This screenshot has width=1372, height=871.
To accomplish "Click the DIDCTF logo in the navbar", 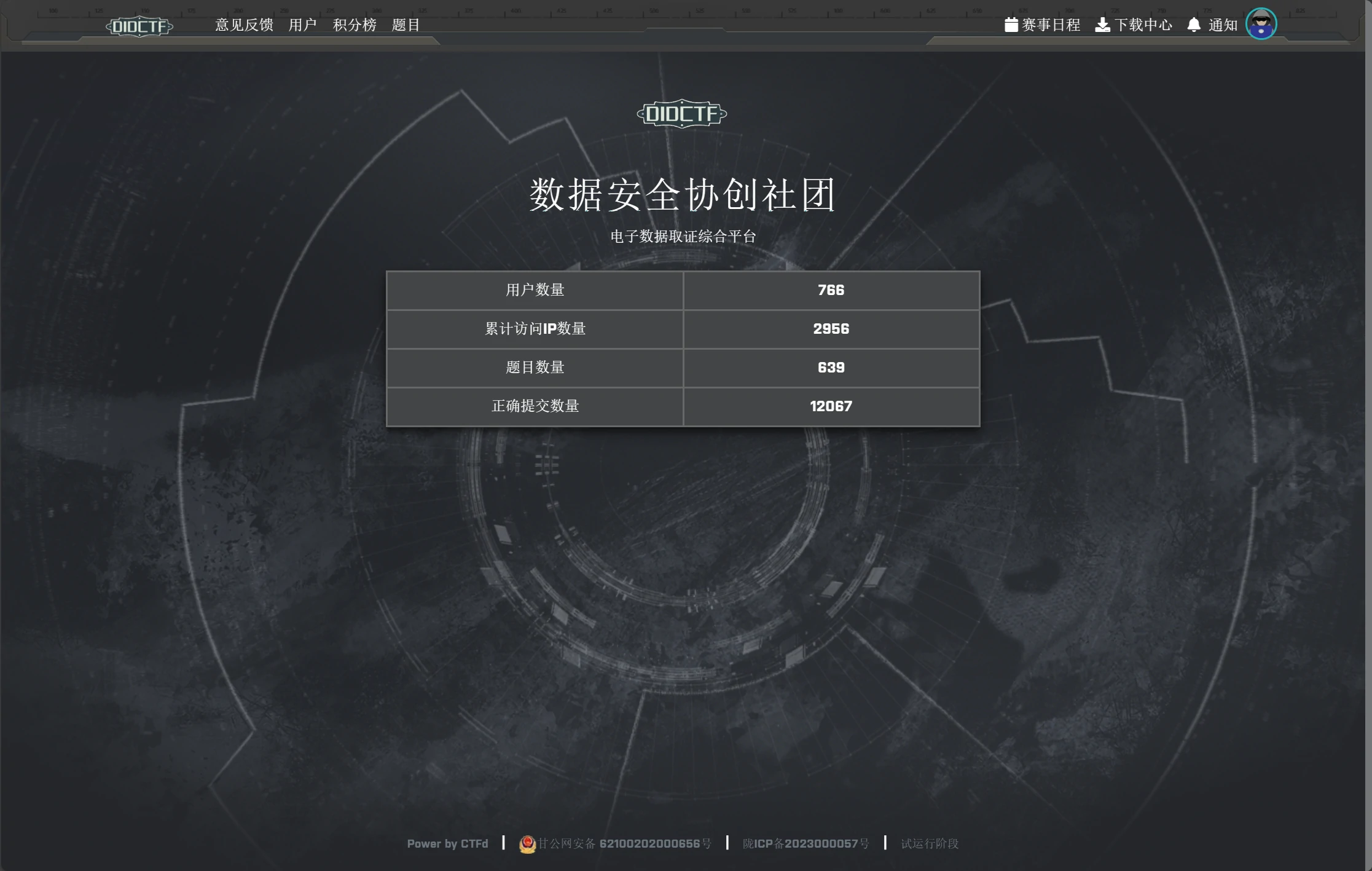I will coord(140,26).
